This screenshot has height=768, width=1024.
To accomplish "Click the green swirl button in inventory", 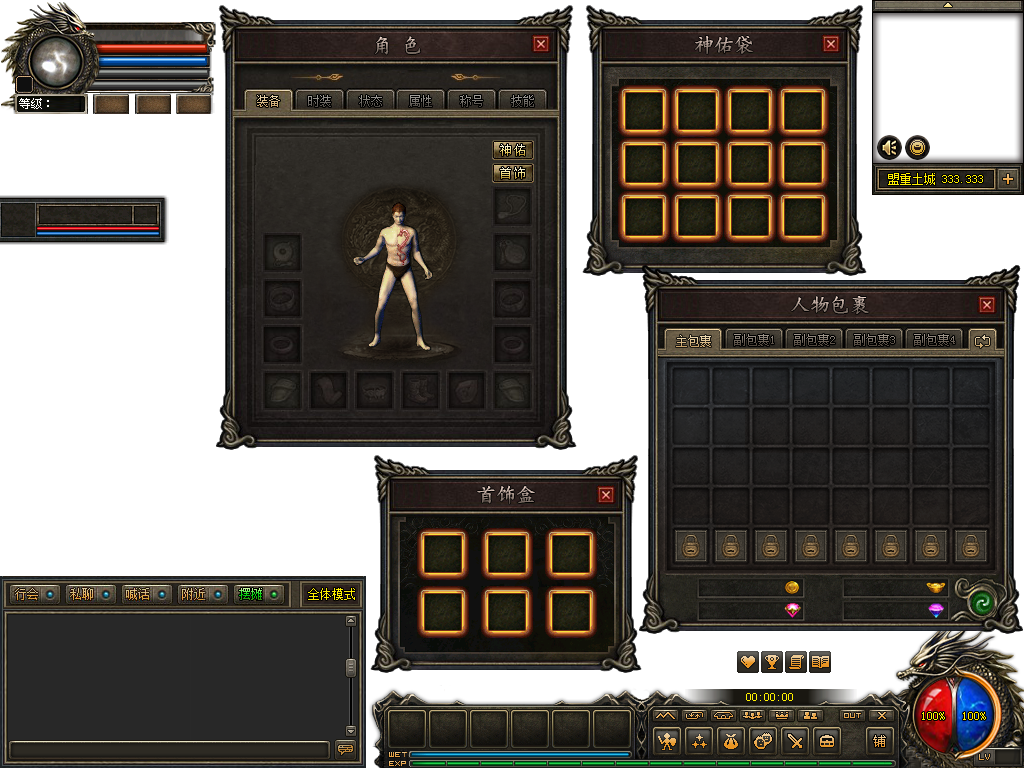I will pyautogui.click(x=982, y=603).
